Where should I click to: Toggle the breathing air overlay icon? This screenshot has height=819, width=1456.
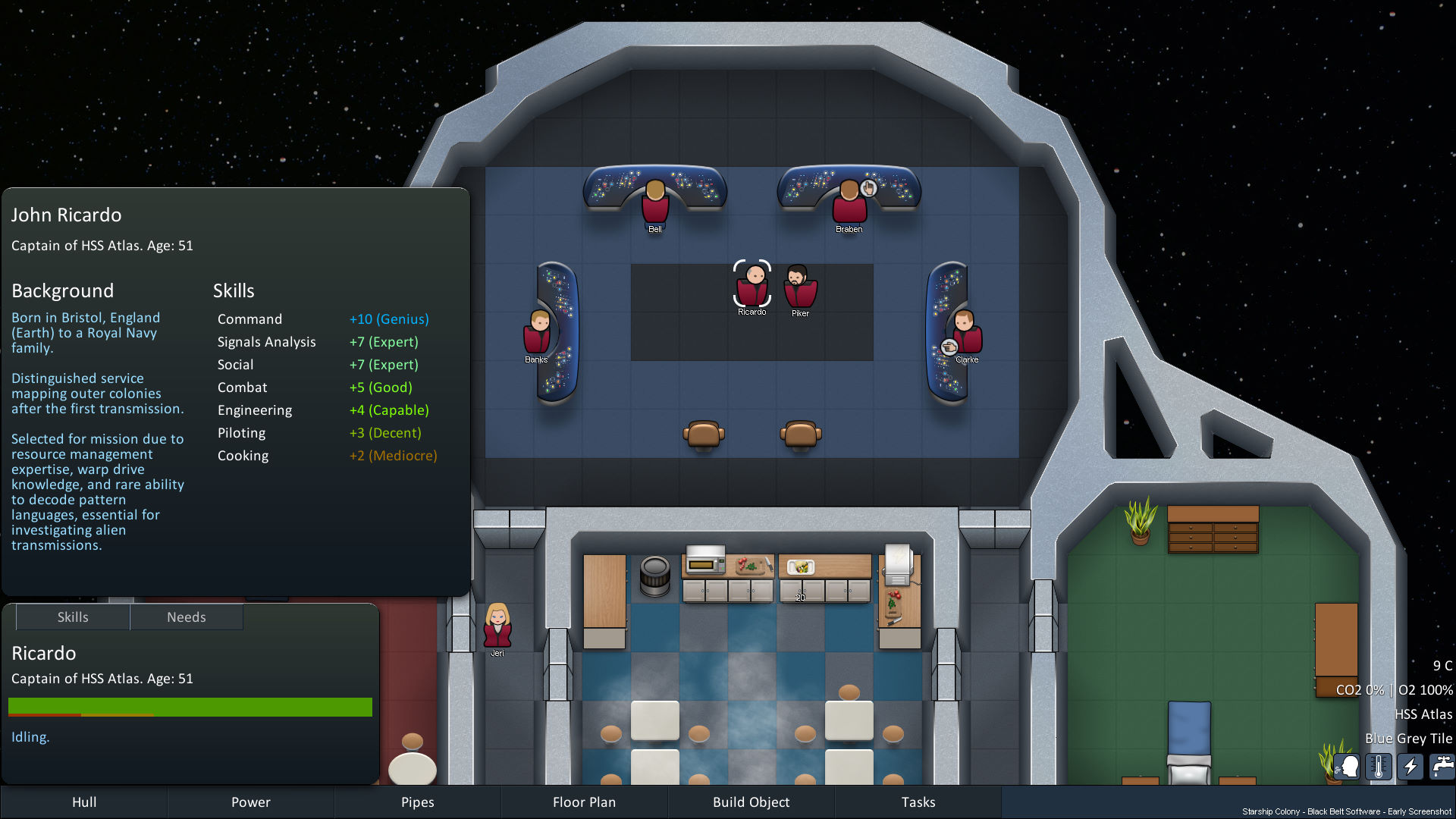click(x=1348, y=766)
